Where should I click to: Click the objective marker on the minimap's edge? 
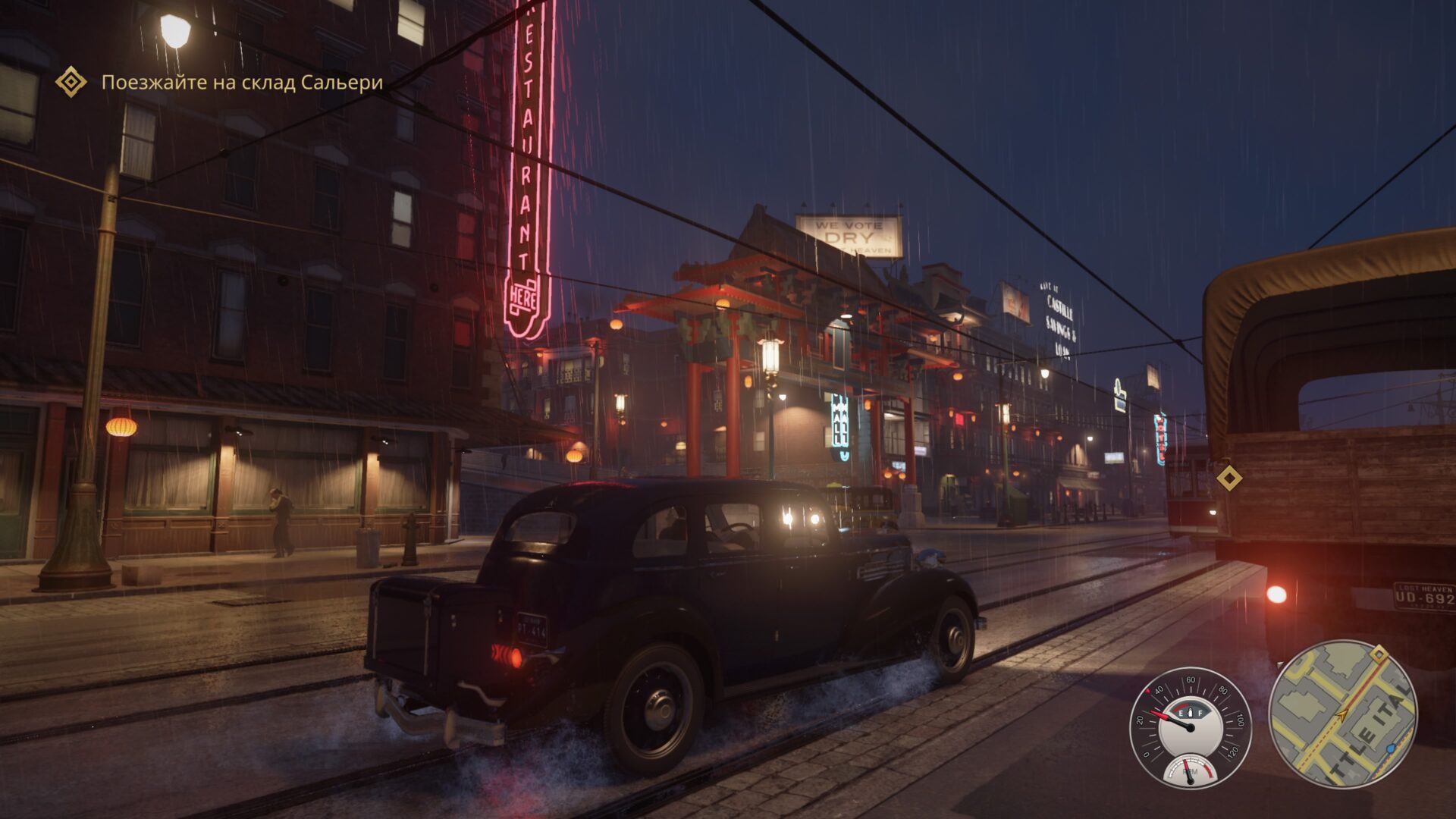(x=1379, y=654)
